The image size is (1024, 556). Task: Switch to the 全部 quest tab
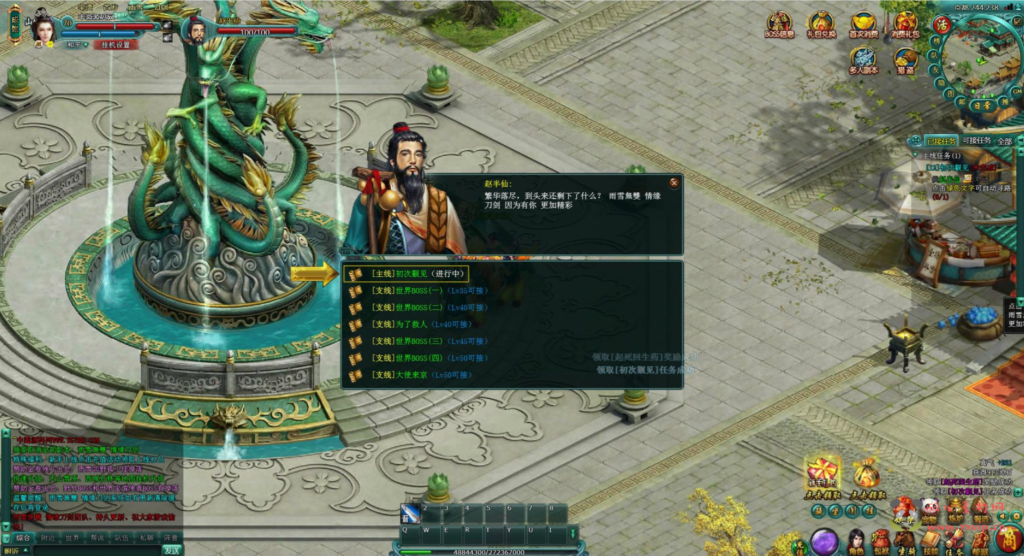tap(1005, 141)
